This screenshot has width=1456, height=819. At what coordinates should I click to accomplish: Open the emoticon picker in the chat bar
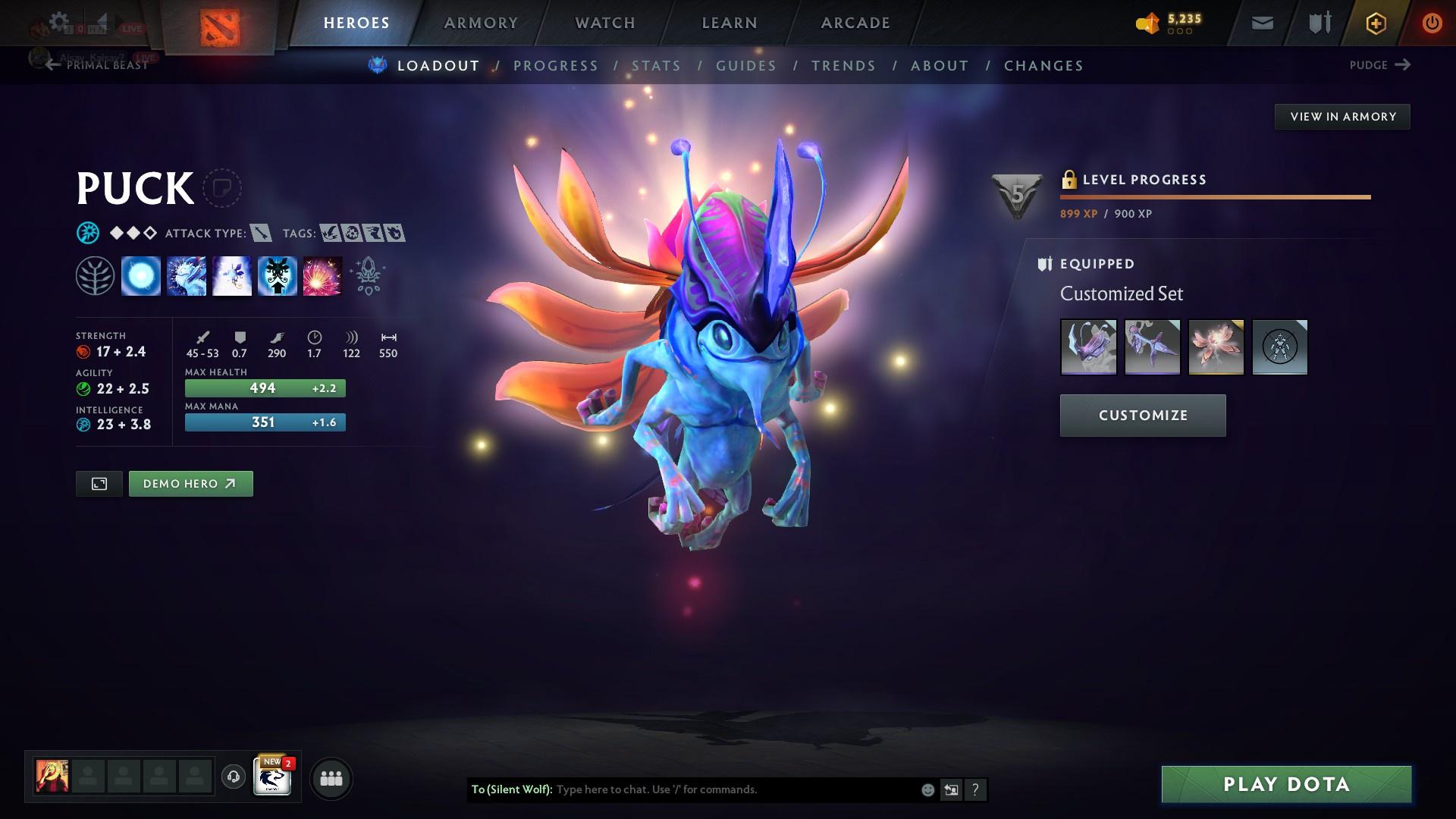click(x=927, y=789)
